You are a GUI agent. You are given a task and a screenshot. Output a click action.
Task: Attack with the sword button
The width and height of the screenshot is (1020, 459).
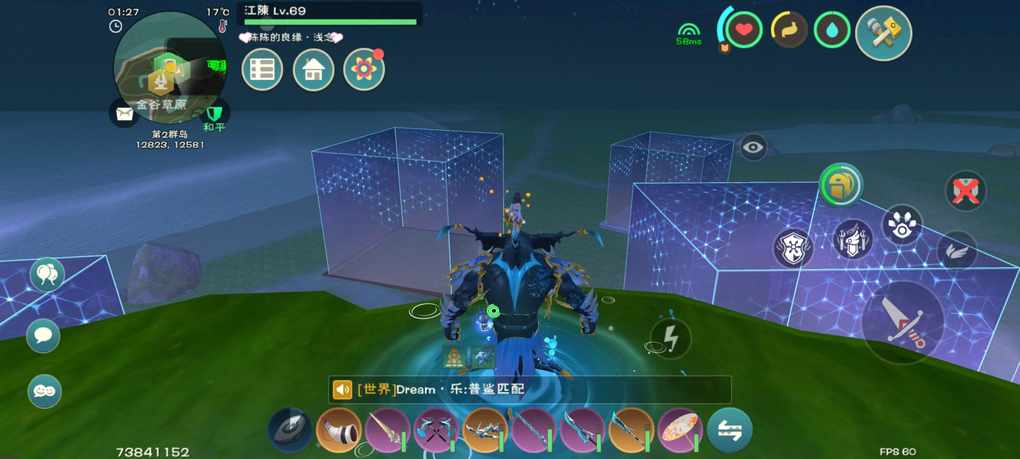click(x=903, y=321)
